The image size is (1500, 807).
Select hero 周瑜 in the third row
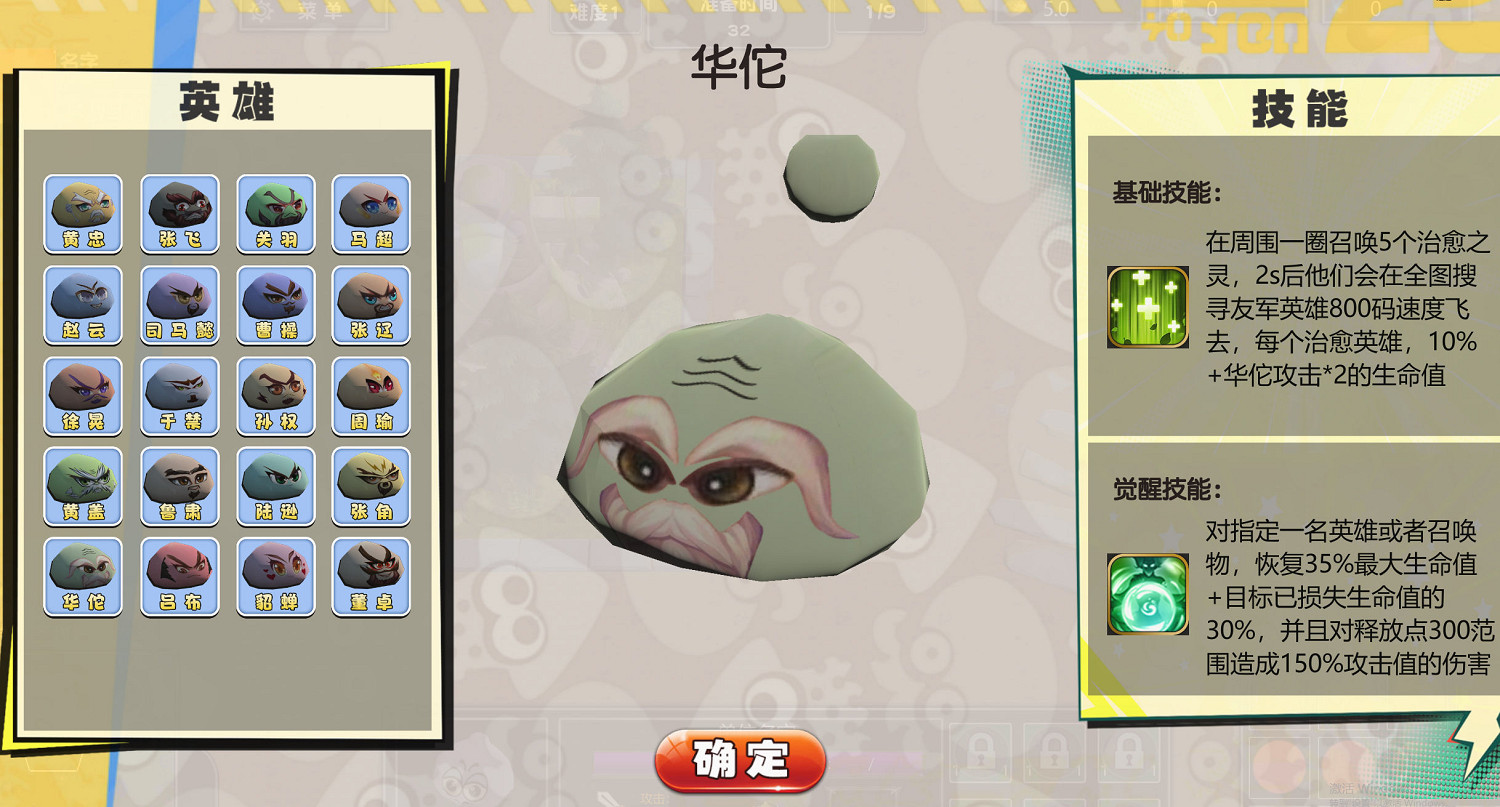pos(371,394)
